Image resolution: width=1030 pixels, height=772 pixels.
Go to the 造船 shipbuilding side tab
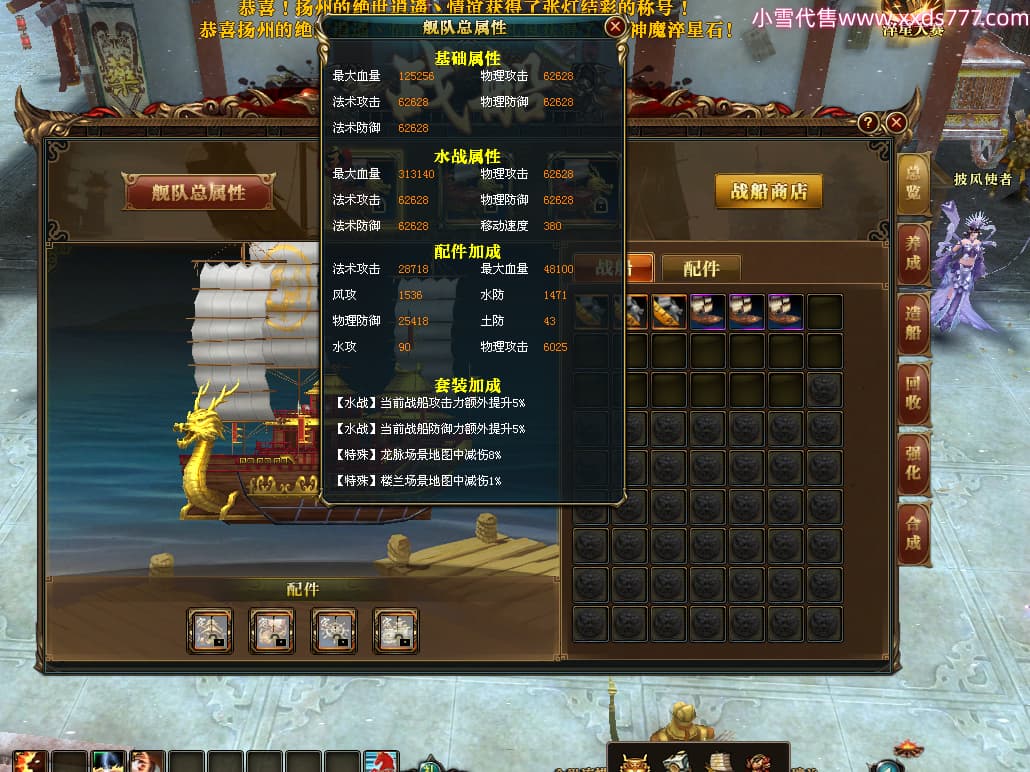click(x=913, y=323)
